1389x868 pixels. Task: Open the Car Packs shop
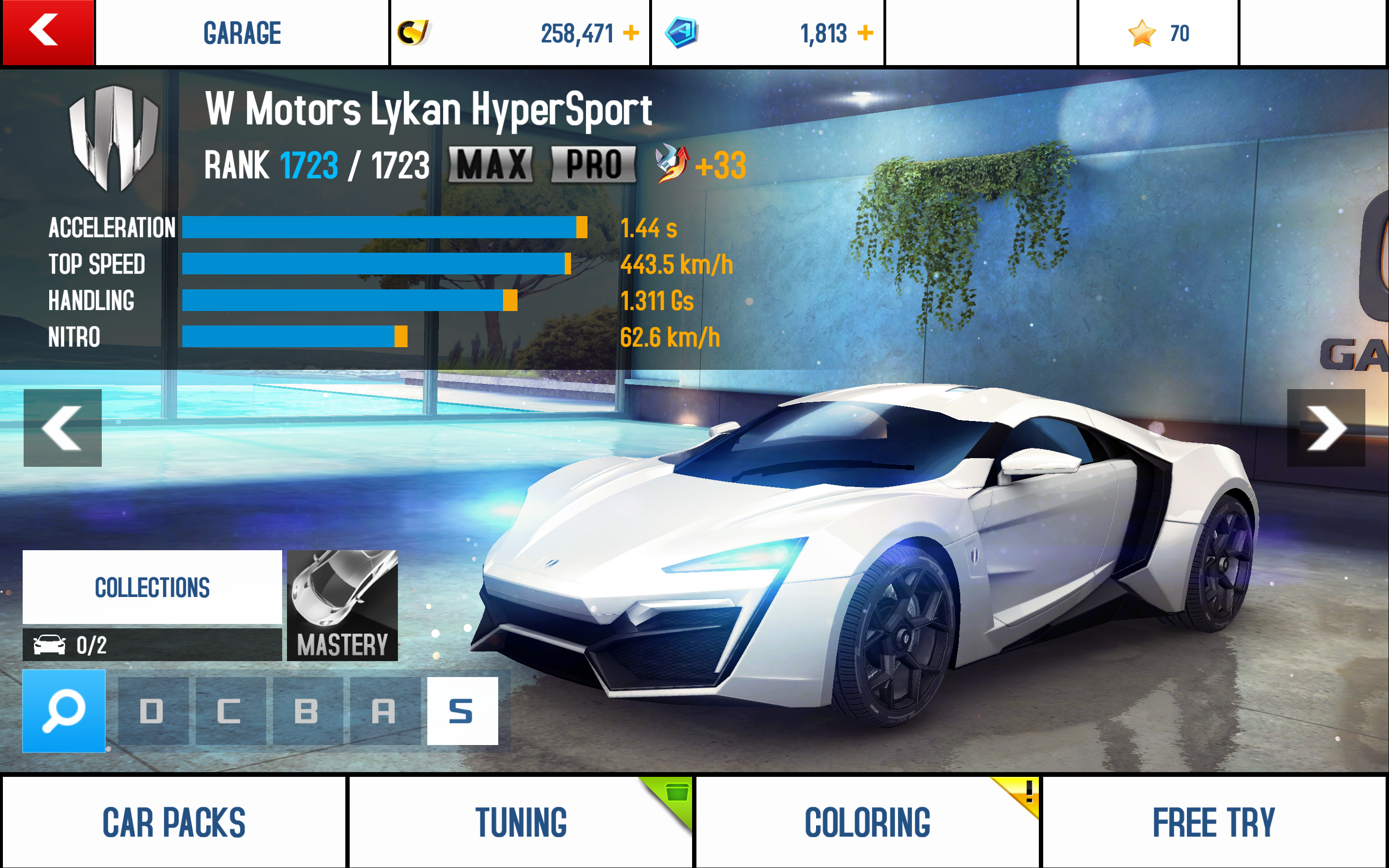[174, 822]
